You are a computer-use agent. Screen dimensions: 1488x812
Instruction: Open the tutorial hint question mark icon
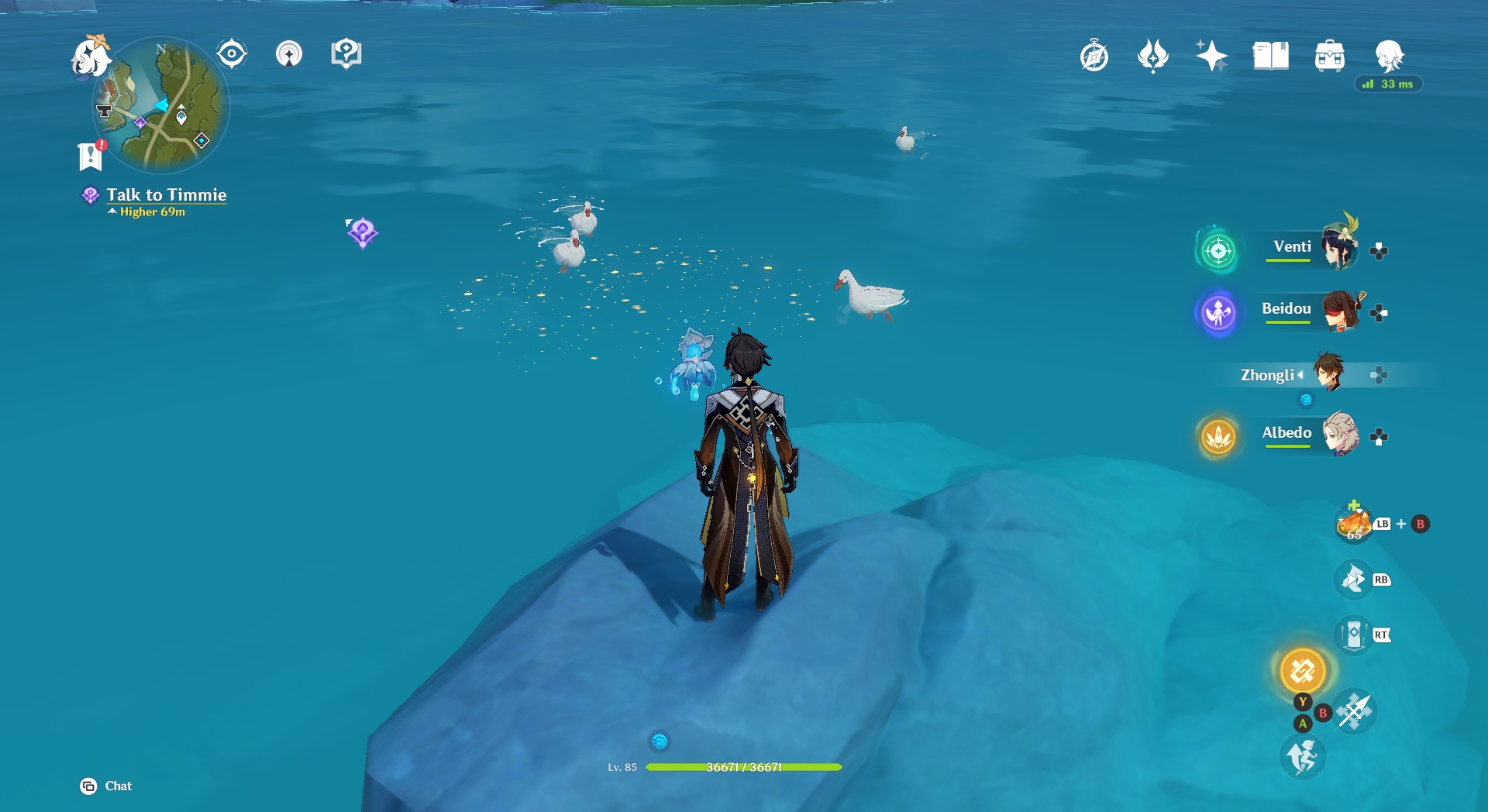tap(346, 54)
